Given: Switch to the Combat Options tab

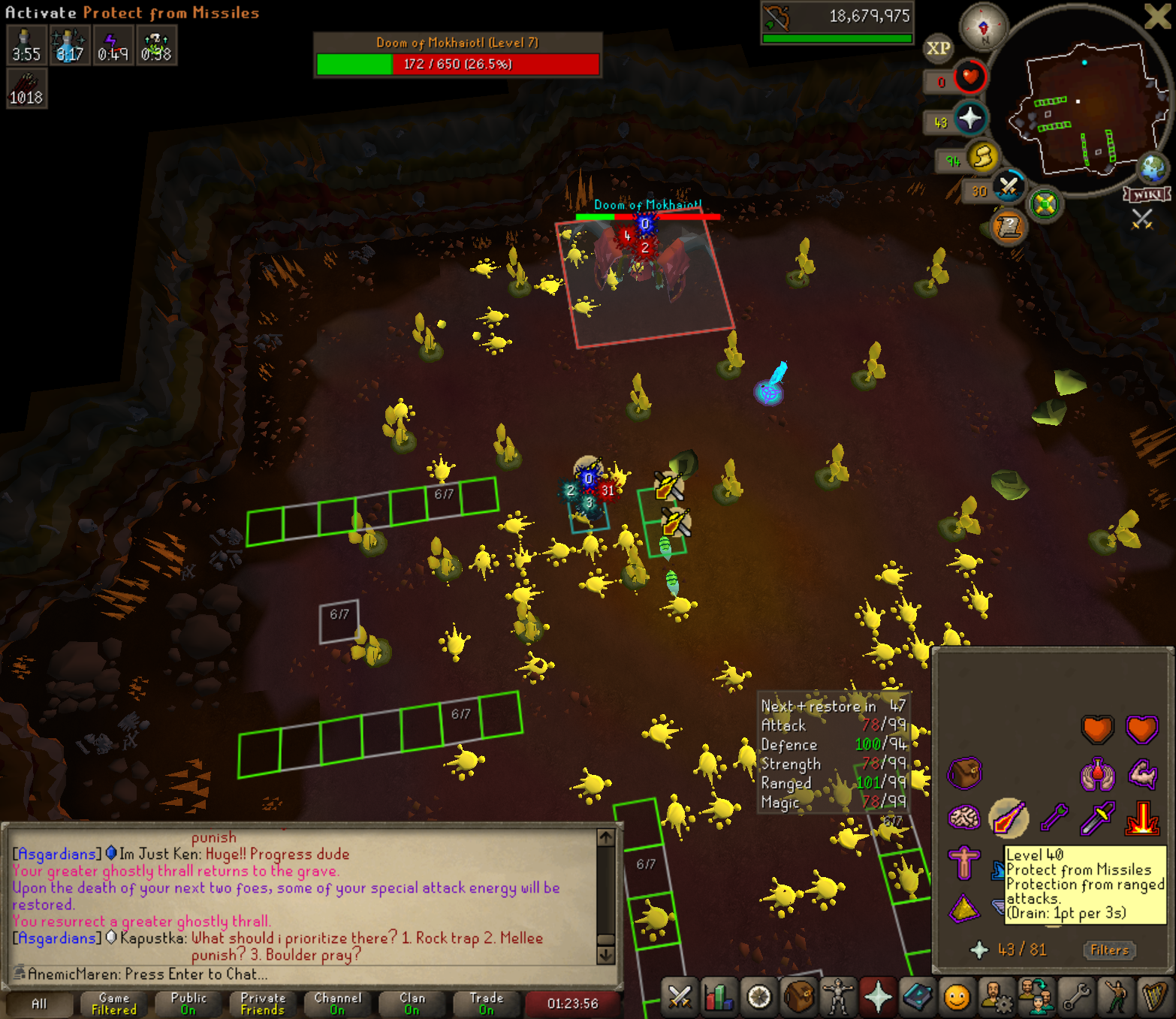Looking at the screenshot, I should 680,997.
